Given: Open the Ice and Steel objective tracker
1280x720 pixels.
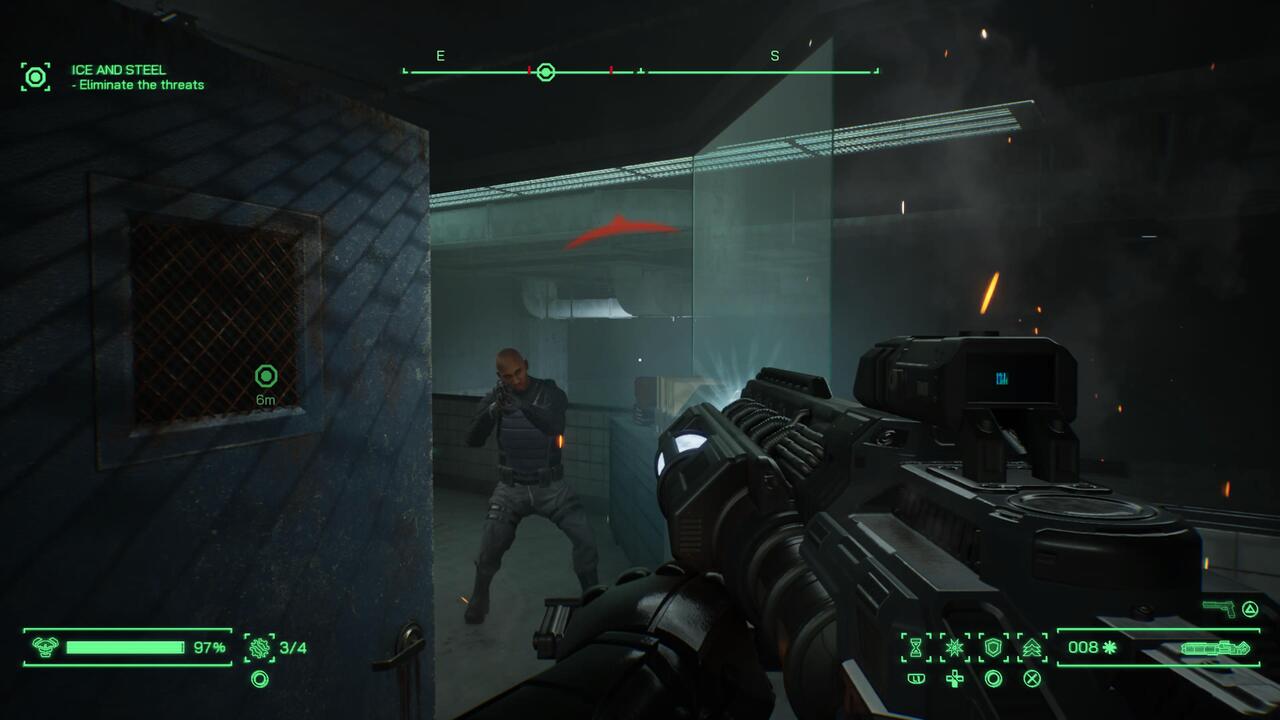Looking at the screenshot, I should click(x=36, y=77).
